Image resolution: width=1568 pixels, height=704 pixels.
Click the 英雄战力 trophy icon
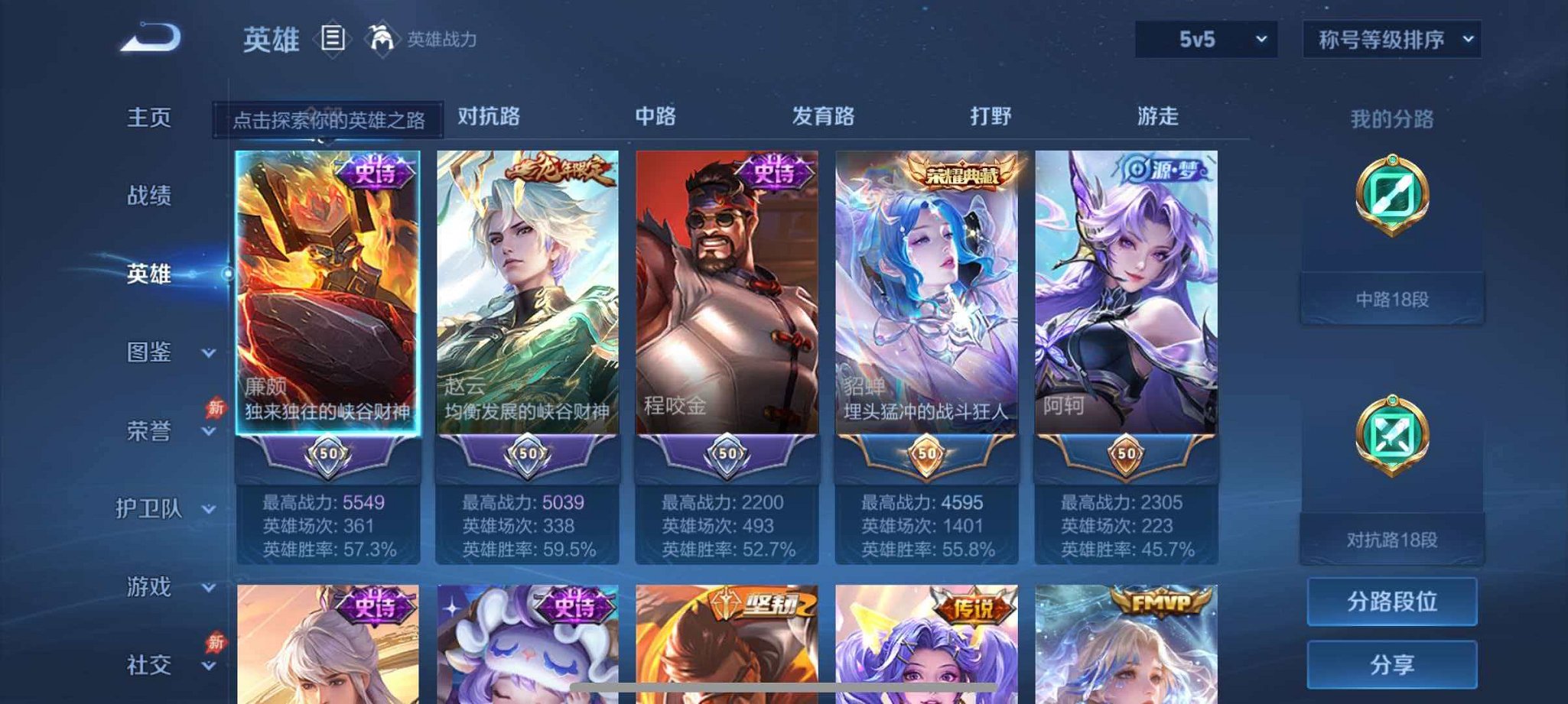382,37
